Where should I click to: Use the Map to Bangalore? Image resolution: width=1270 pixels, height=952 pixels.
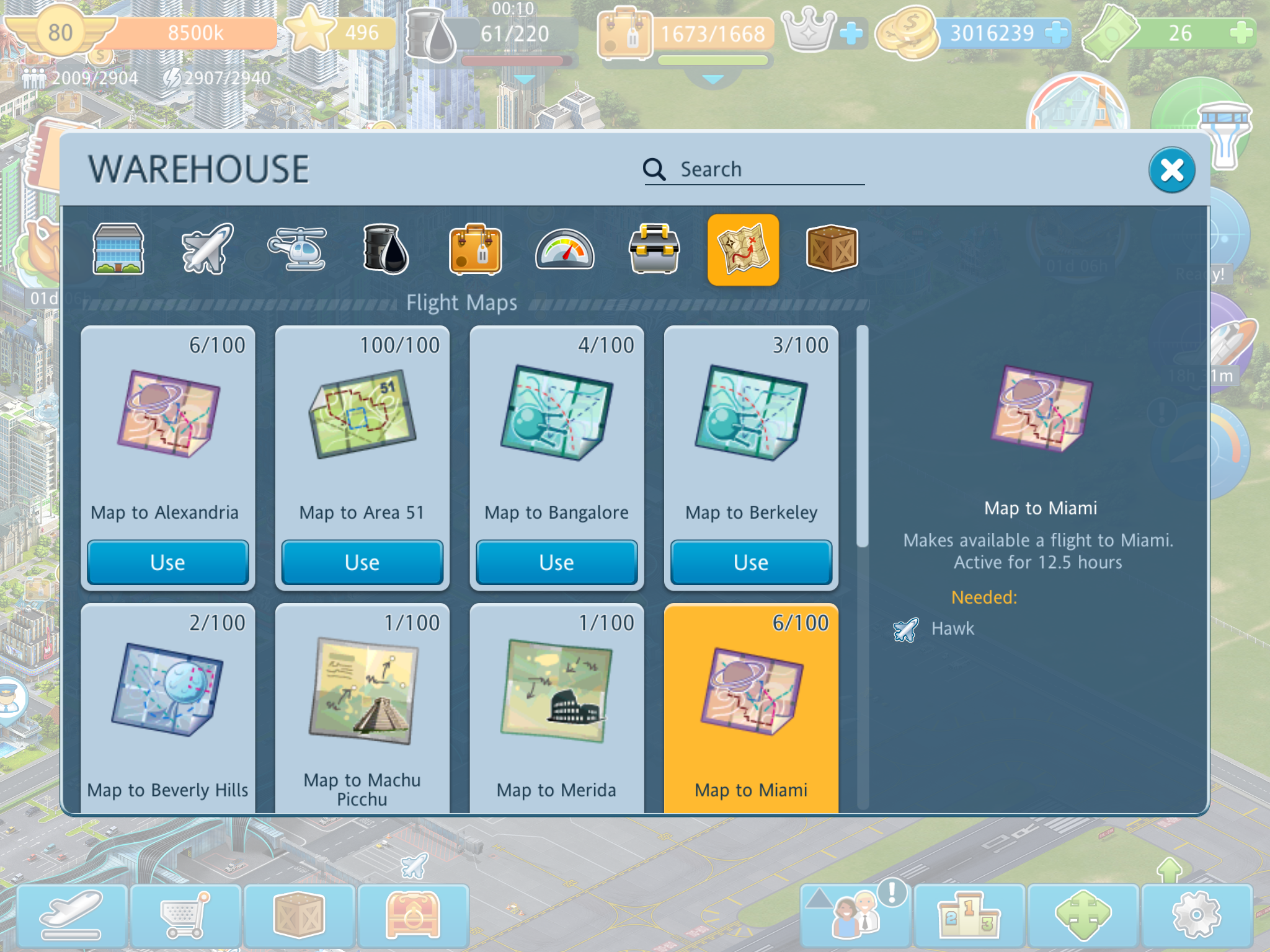(556, 562)
